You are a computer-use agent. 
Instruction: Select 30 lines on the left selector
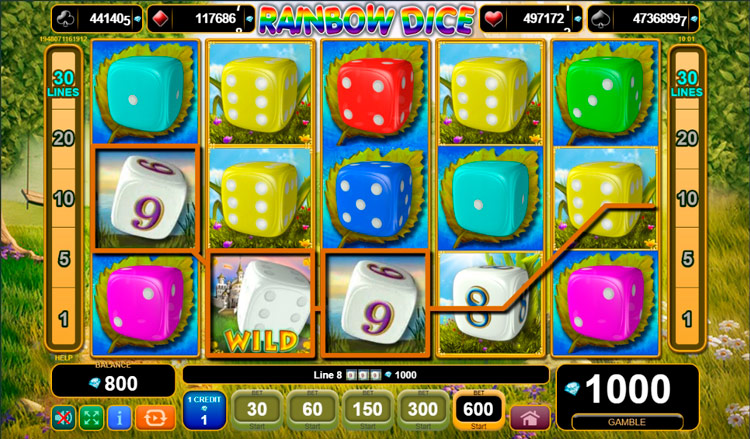pyautogui.click(x=63, y=83)
